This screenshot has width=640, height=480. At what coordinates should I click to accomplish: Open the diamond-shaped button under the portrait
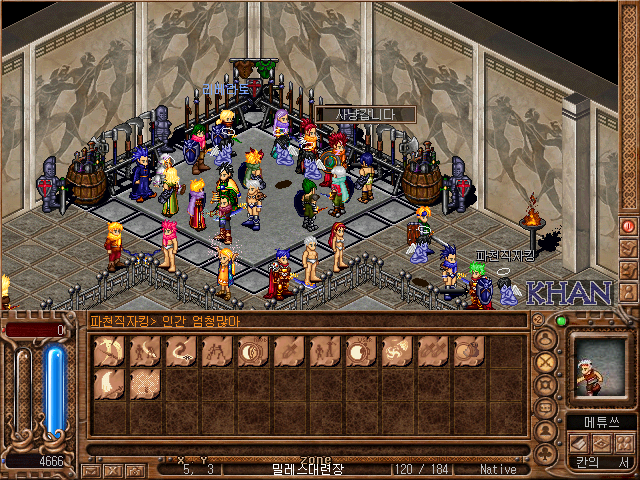coord(600,442)
